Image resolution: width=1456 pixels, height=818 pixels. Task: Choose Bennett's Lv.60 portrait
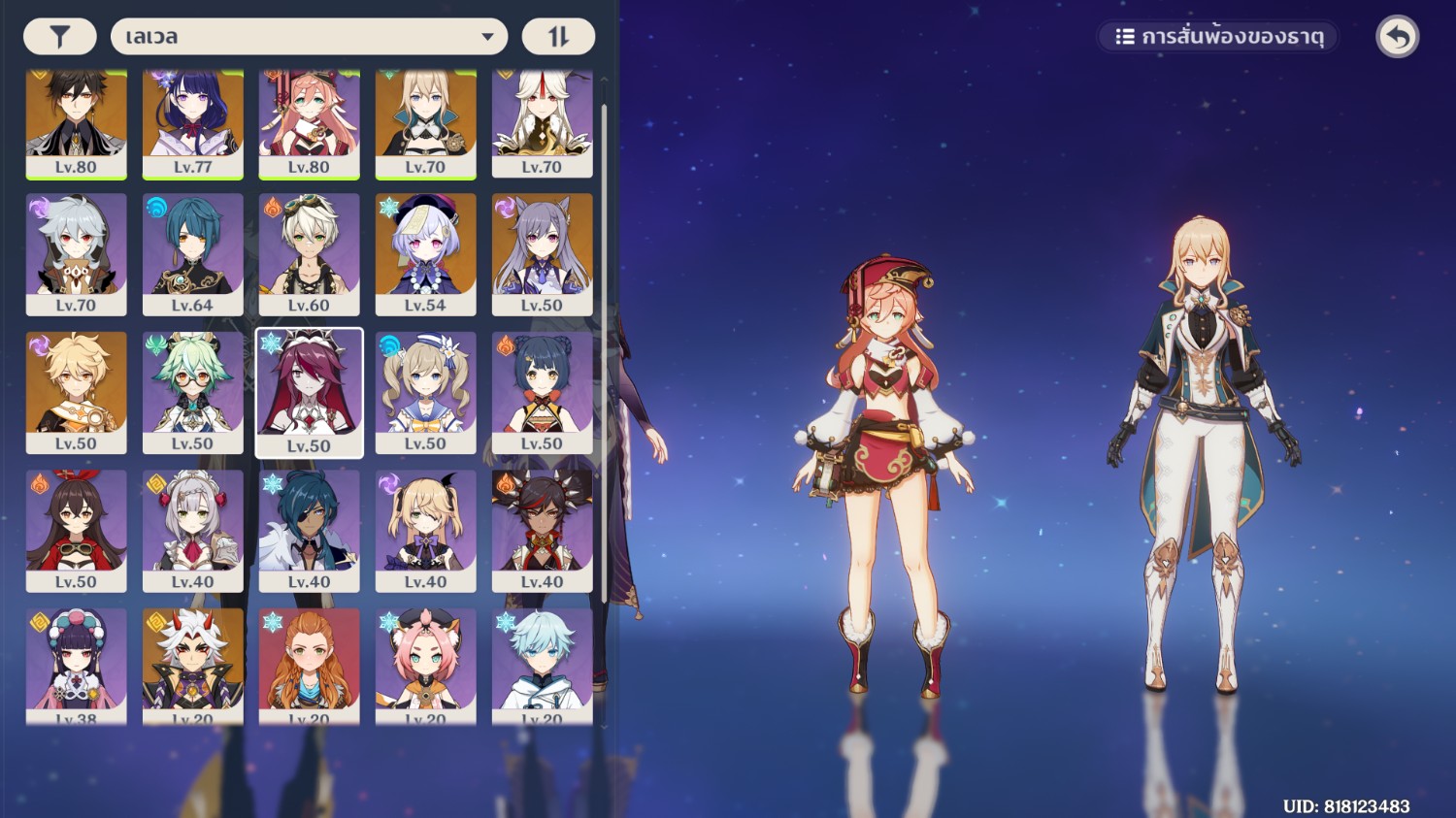pyautogui.click(x=309, y=252)
